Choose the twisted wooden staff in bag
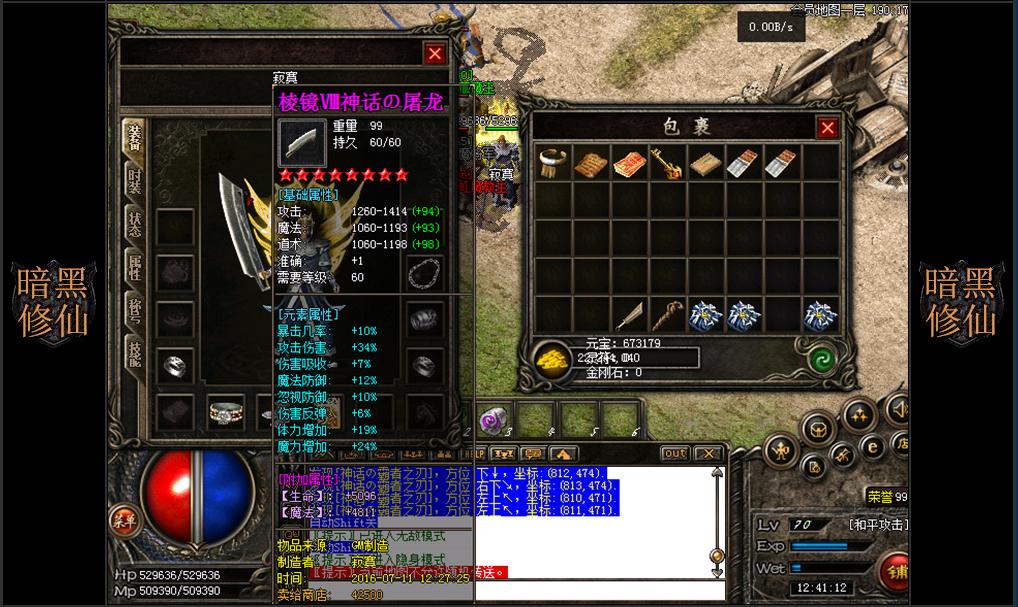The image size is (1018, 607). click(665, 315)
